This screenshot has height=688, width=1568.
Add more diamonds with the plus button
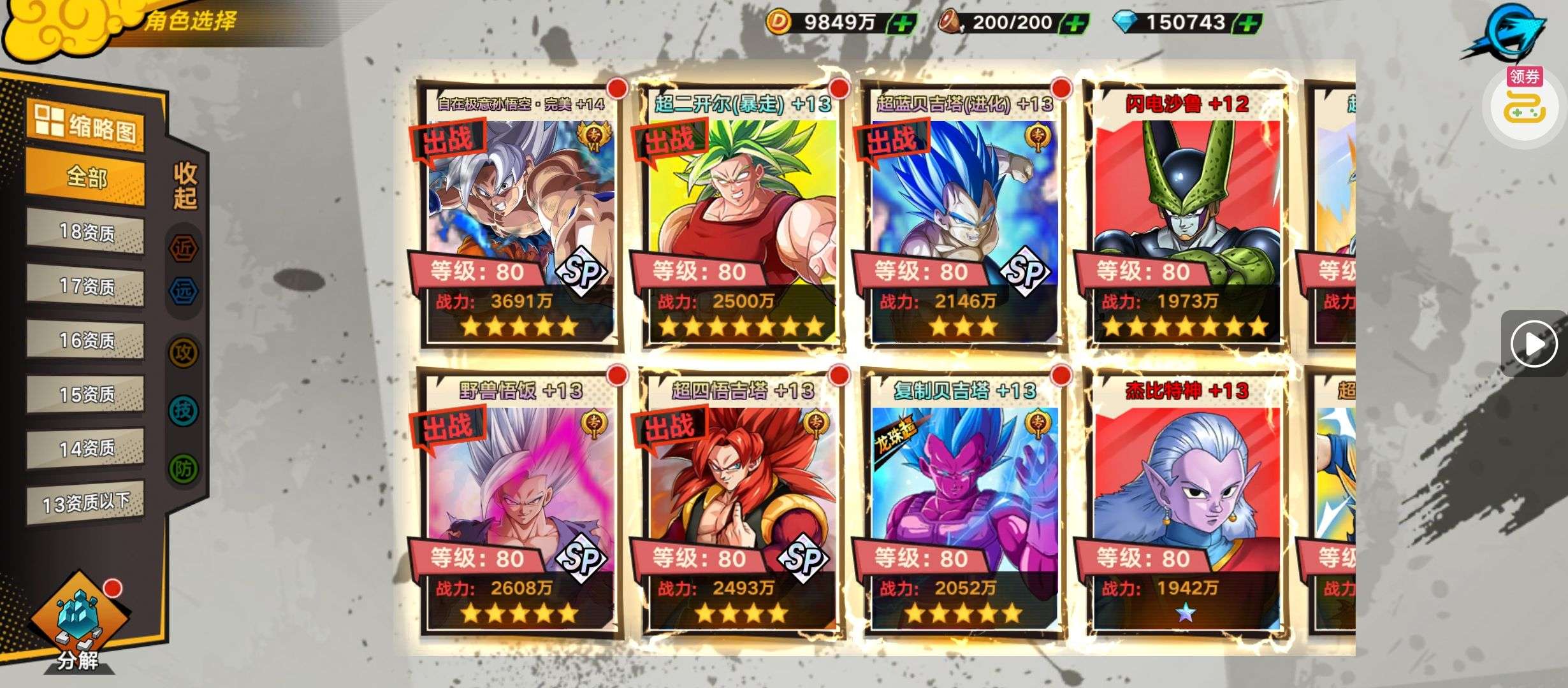1248,24
